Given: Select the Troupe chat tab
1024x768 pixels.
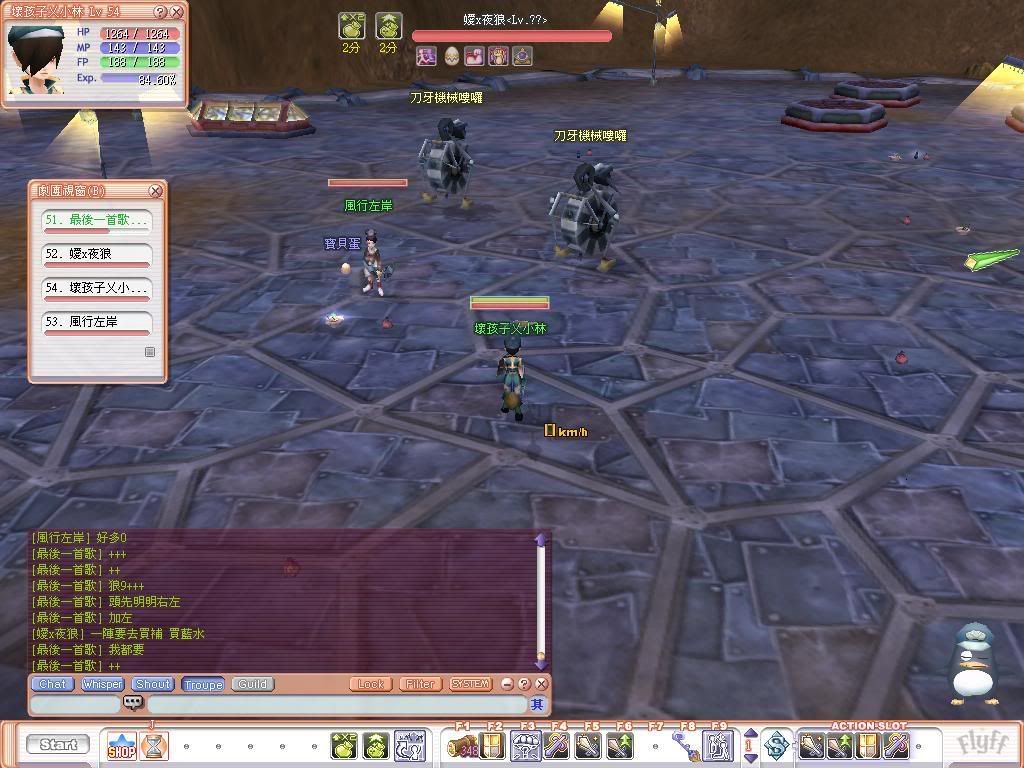Looking at the screenshot, I should [x=203, y=684].
